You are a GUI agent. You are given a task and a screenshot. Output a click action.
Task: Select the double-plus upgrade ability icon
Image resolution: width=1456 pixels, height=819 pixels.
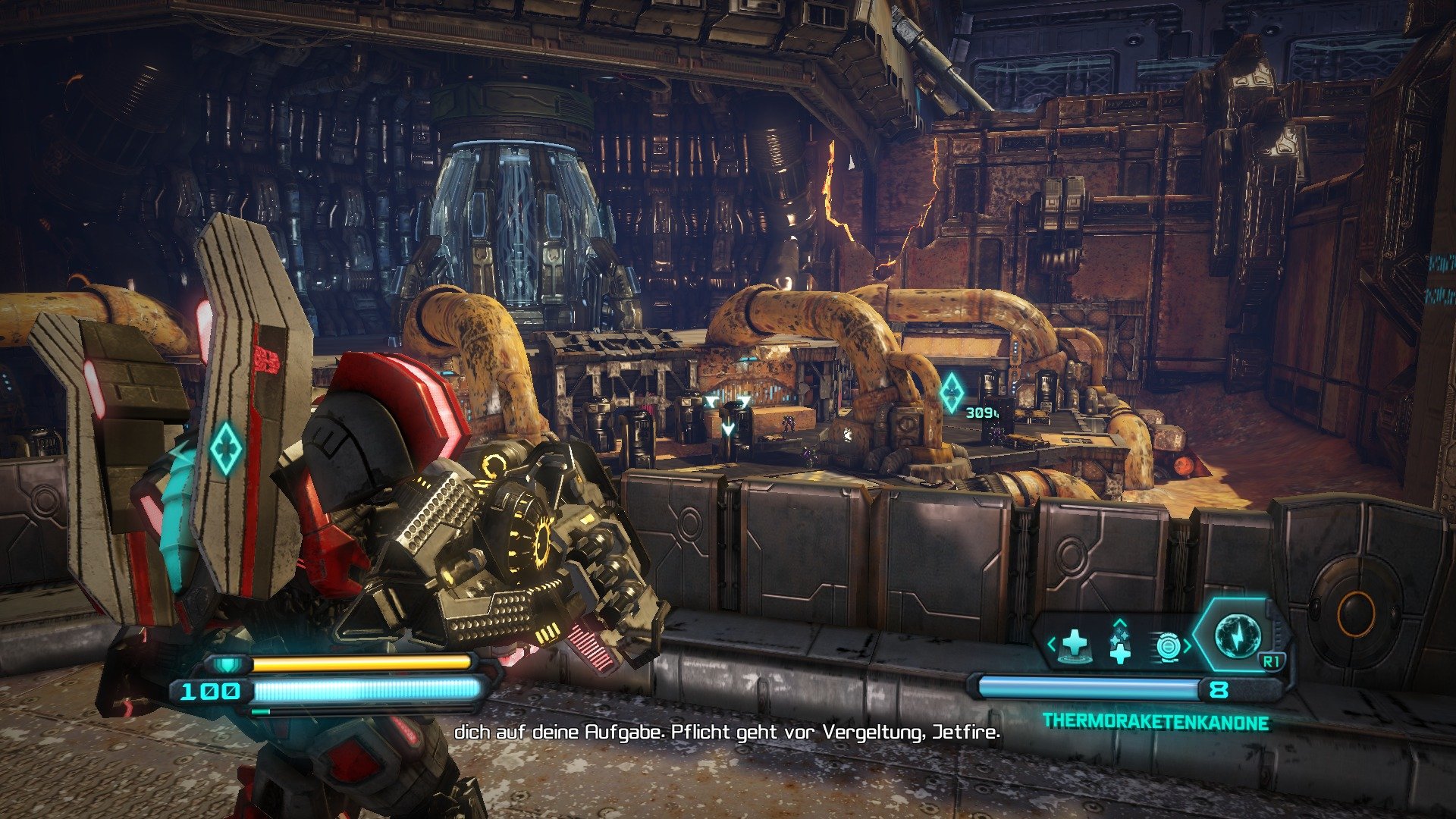click(x=1121, y=646)
